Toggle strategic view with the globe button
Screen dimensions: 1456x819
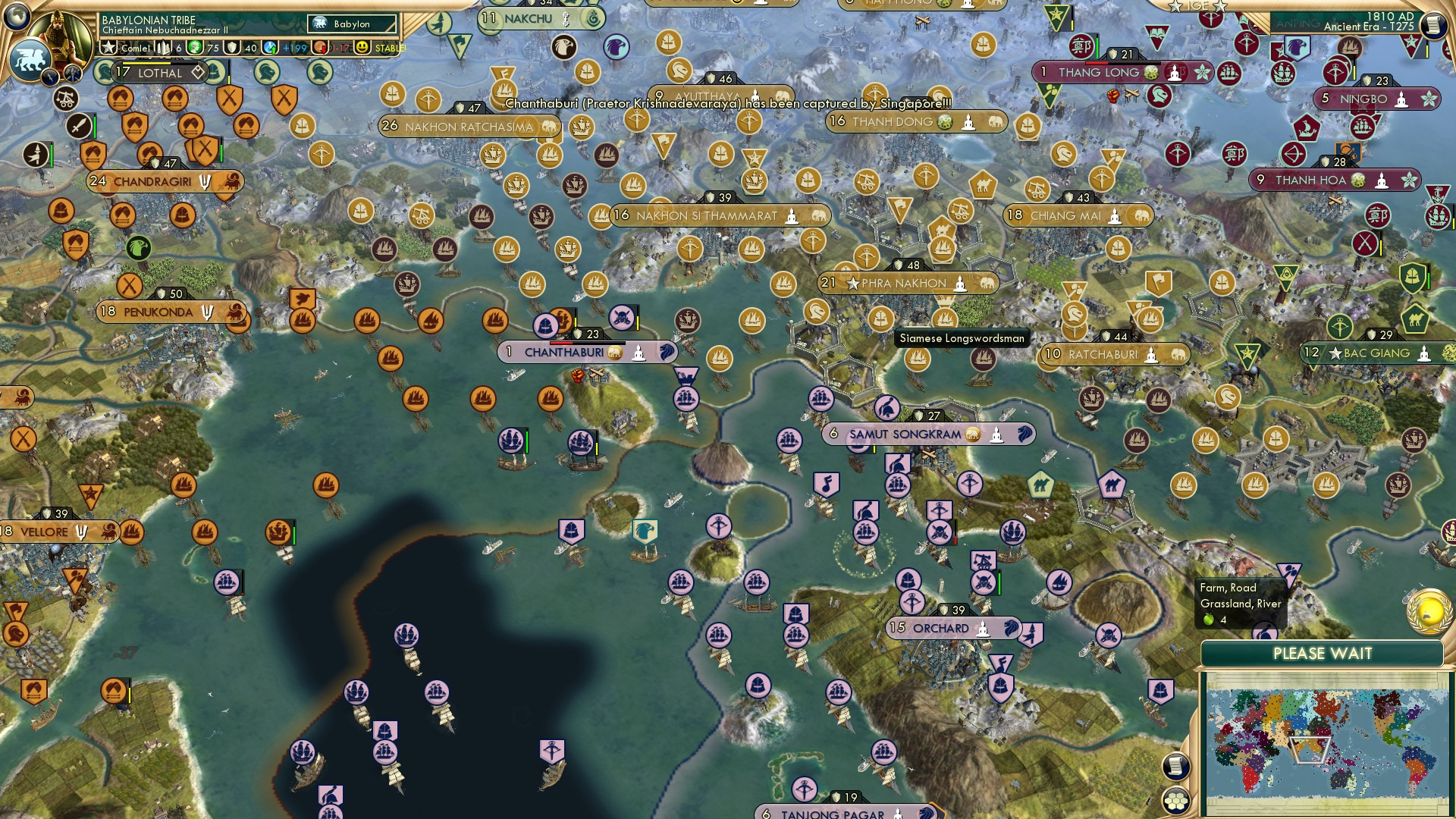(x=17, y=17)
